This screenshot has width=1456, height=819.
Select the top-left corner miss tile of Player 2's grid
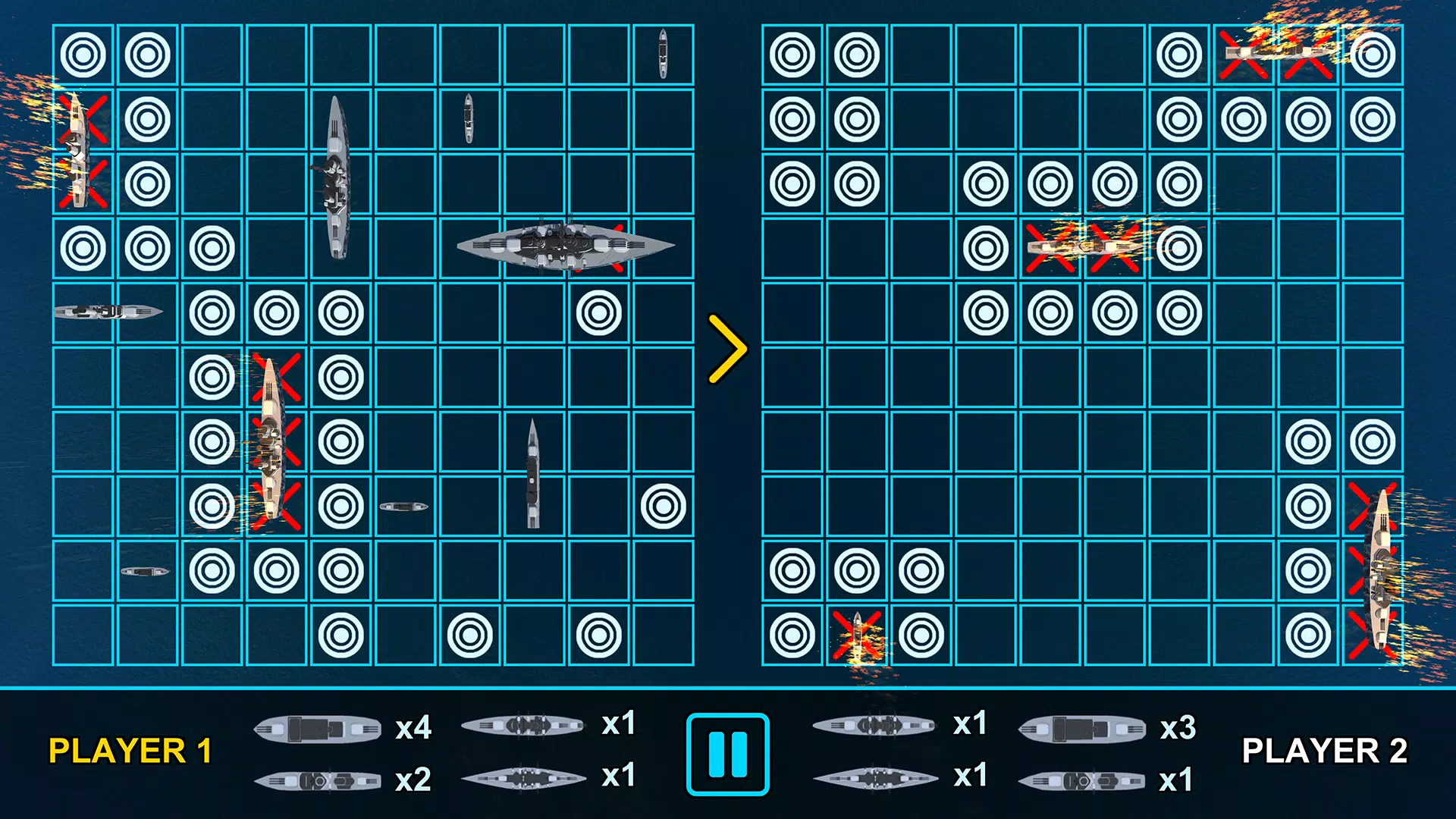pos(792,55)
